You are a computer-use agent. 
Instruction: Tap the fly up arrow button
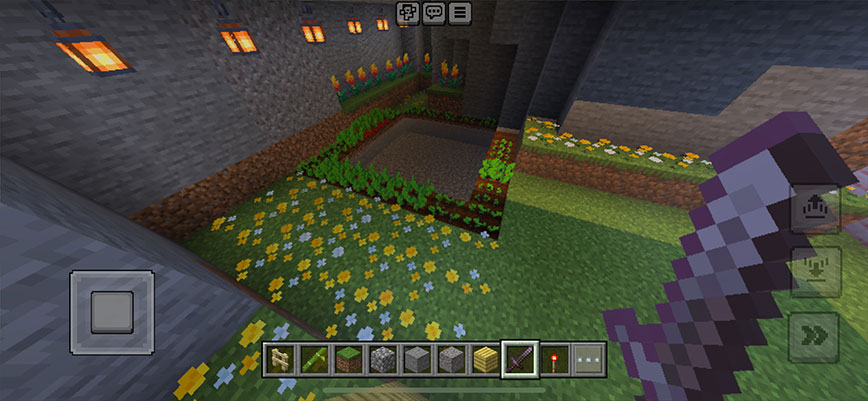(x=812, y=209)
